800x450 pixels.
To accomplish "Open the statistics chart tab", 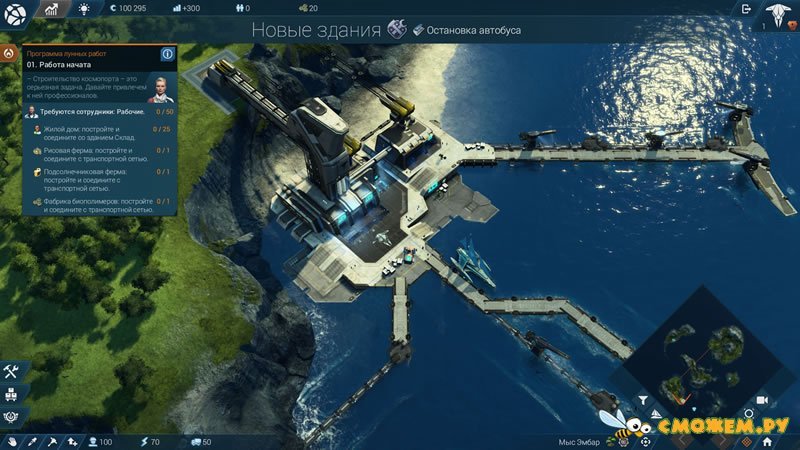I will [51, 9].
